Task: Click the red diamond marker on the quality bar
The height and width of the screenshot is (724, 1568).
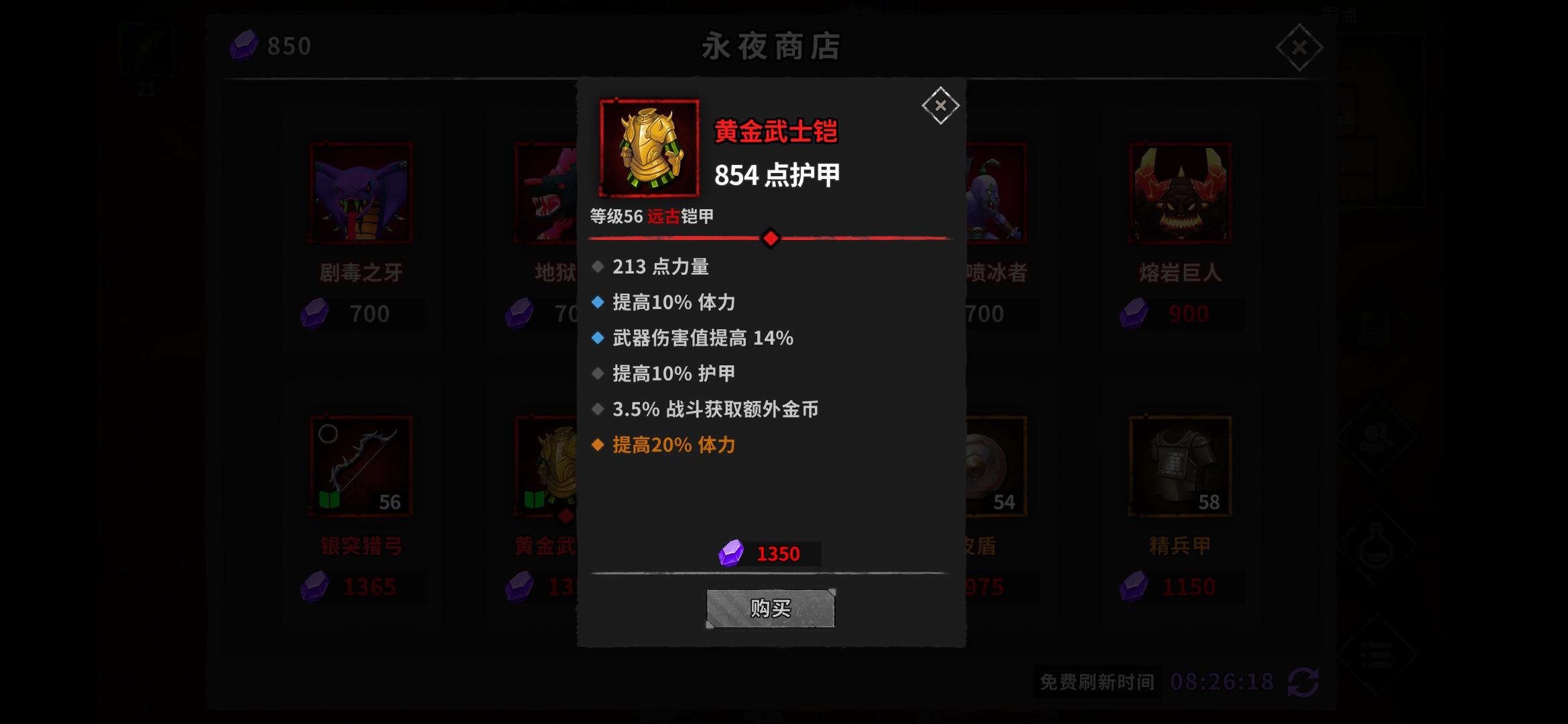Action: click(771, 237)
